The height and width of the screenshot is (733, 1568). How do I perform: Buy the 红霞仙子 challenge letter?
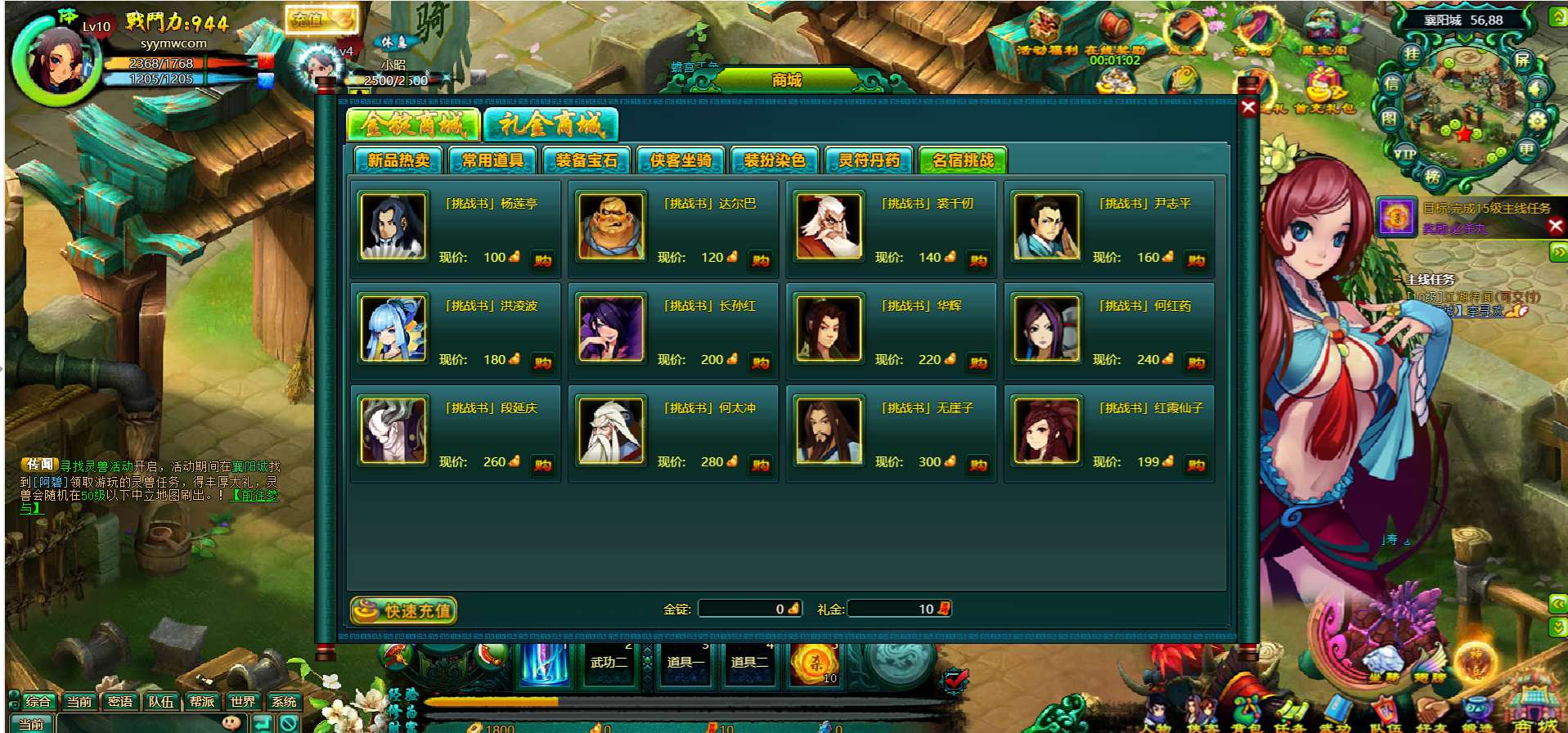pyautogui.click(x=1196, y=465)
